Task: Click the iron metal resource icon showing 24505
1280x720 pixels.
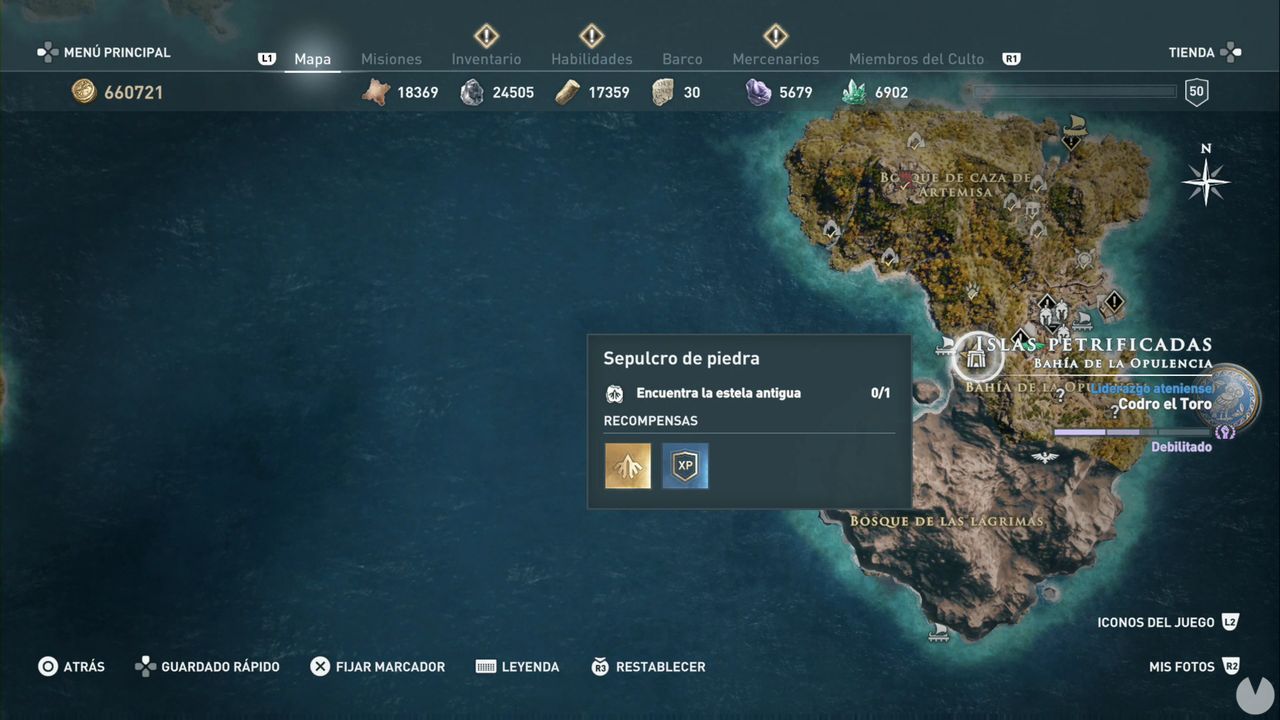Action: (x=470, y=91)
